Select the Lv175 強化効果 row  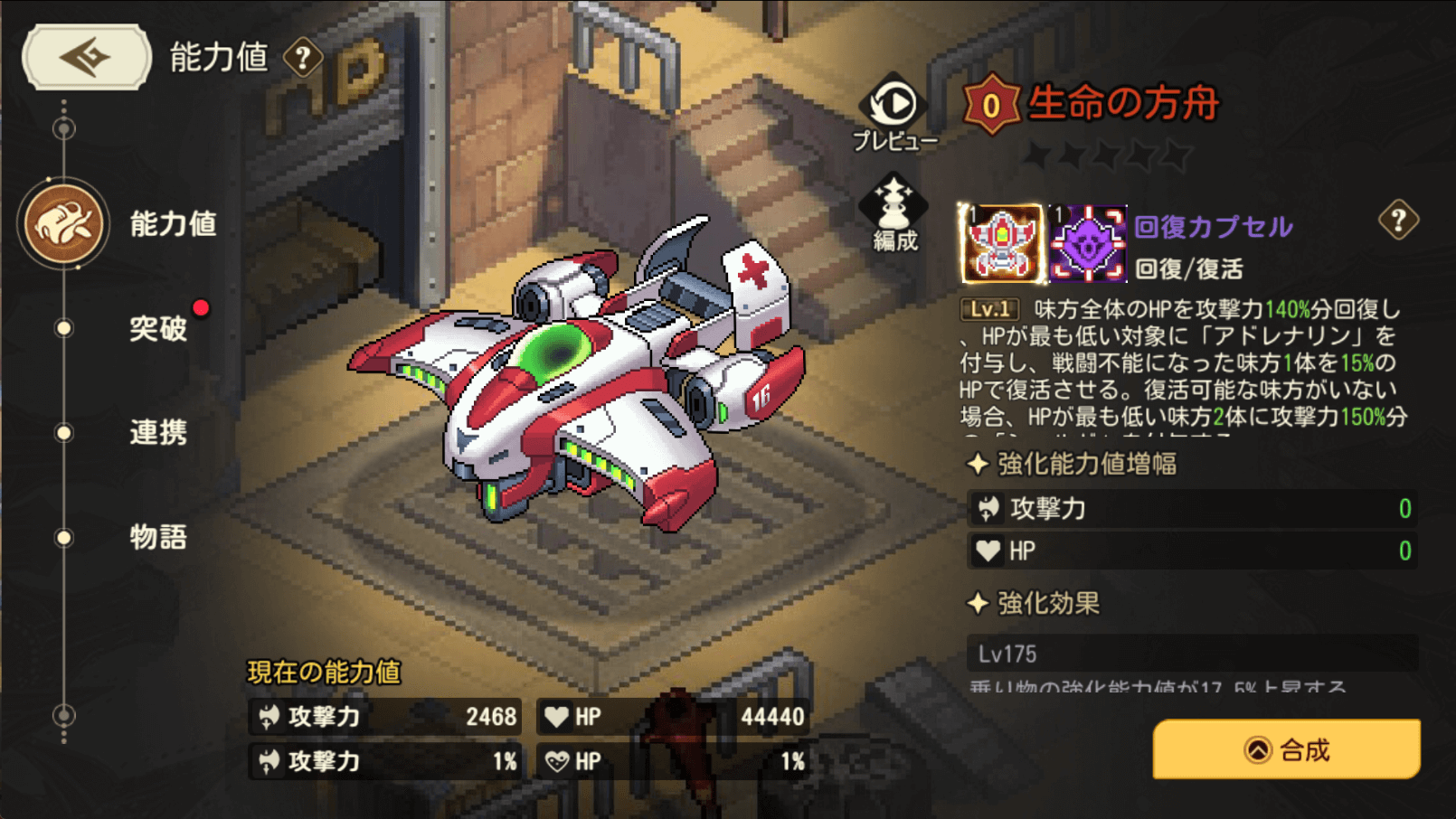[x=1192, y=653]
